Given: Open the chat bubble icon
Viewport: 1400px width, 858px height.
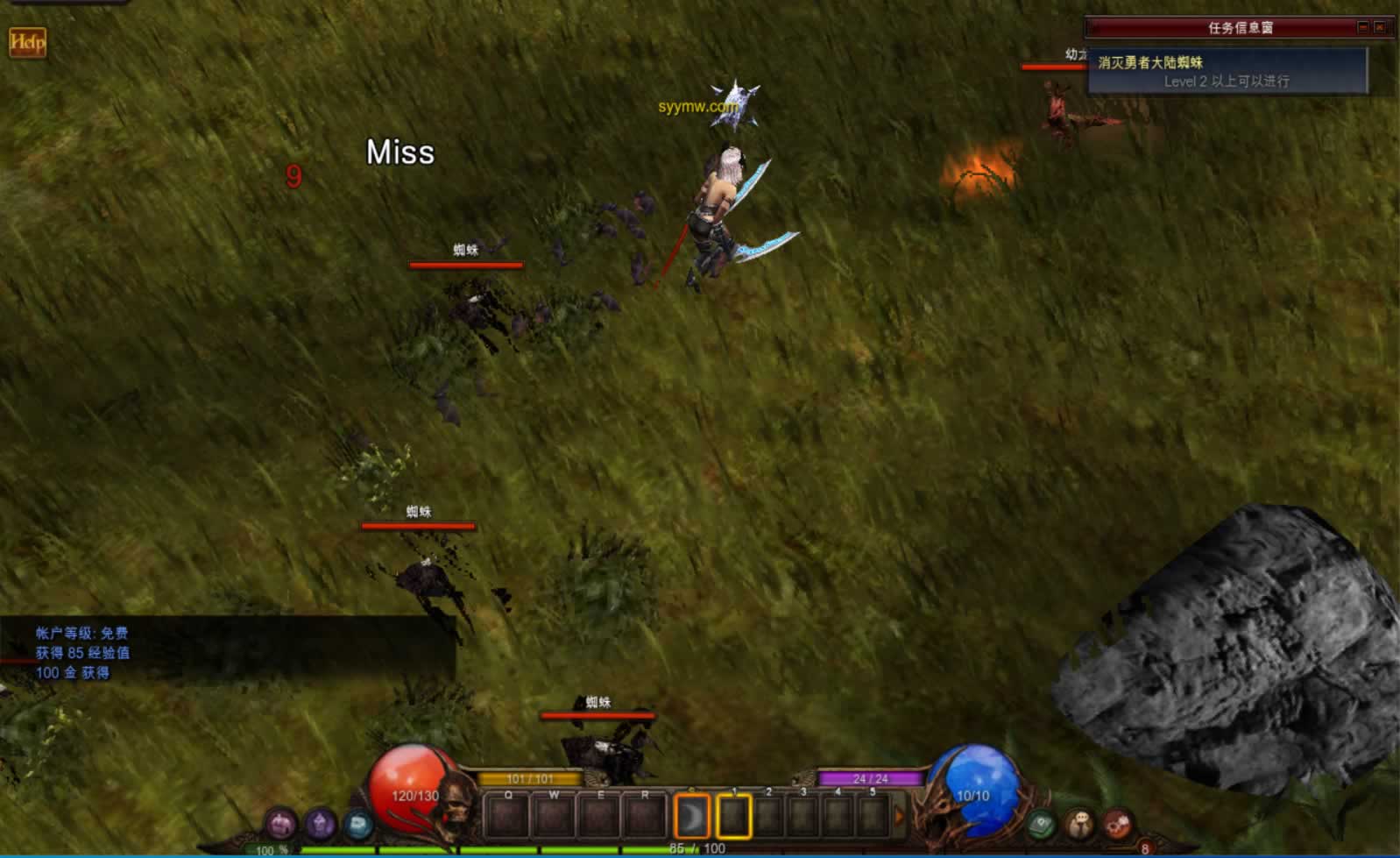Looking at the screenshot, I should coord(1079,824).
